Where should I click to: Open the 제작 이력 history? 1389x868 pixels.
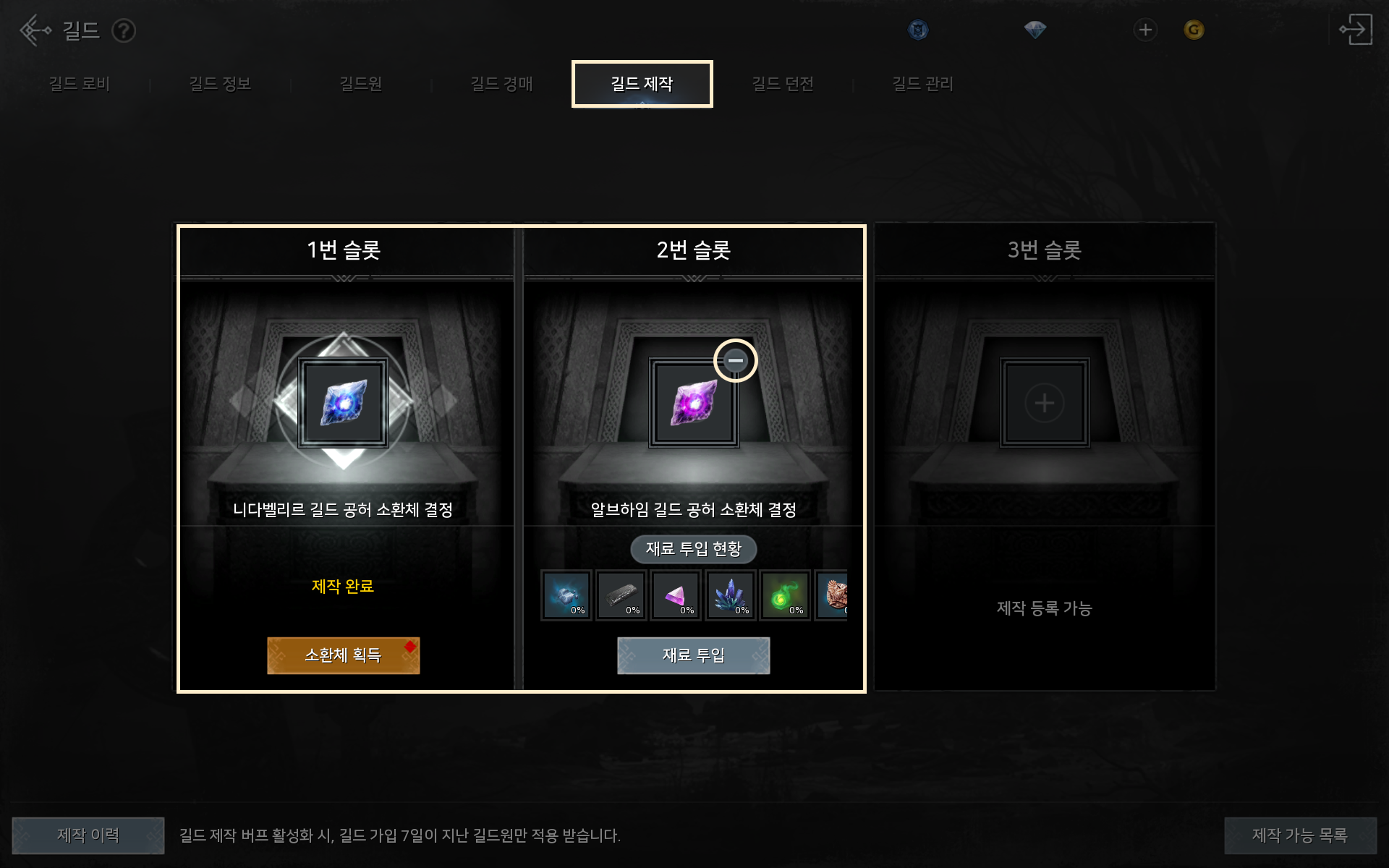pyautogui.click(x=88, y=835)
